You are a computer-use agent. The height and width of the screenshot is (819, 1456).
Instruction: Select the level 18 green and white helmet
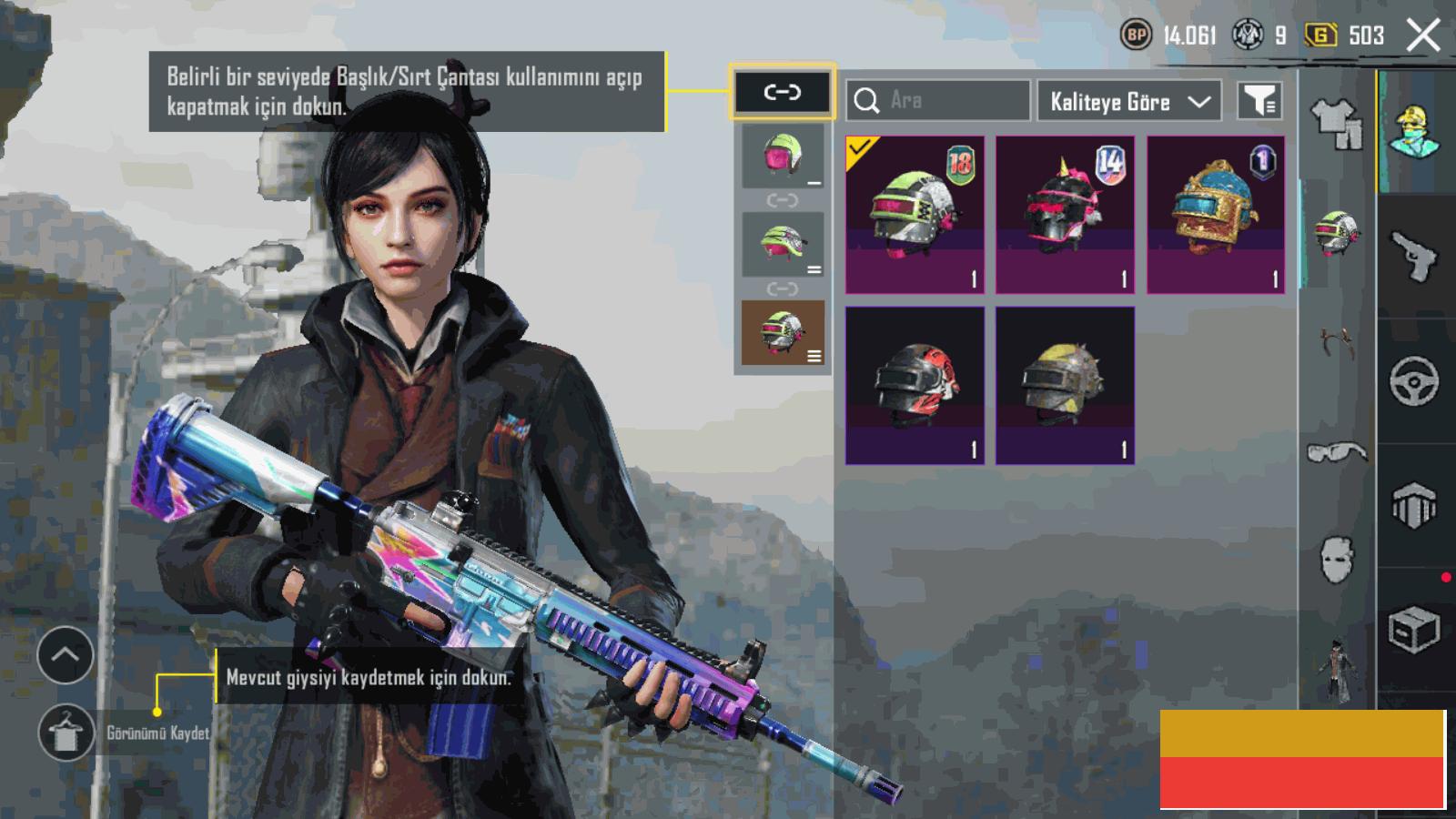pyautogui.click(x=915, y=215)
